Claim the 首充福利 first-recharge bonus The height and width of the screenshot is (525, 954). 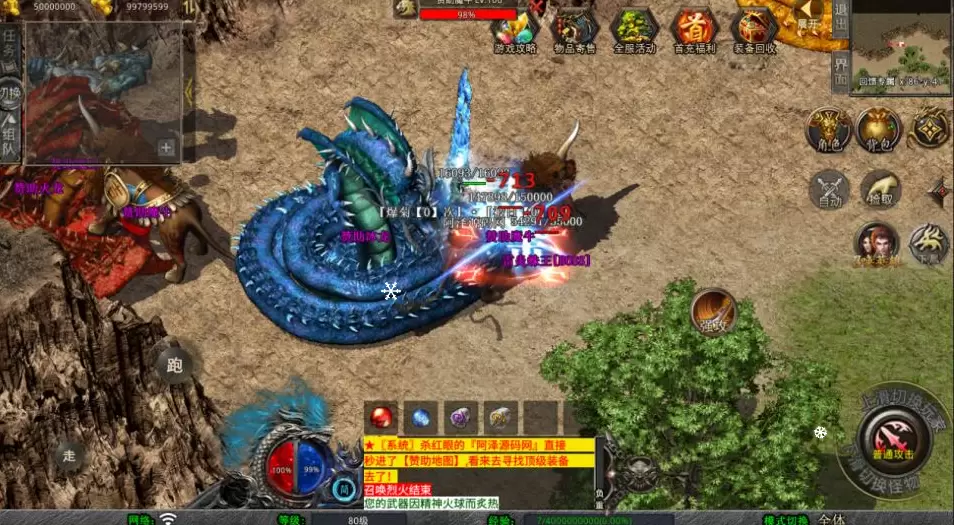point(692,29)
